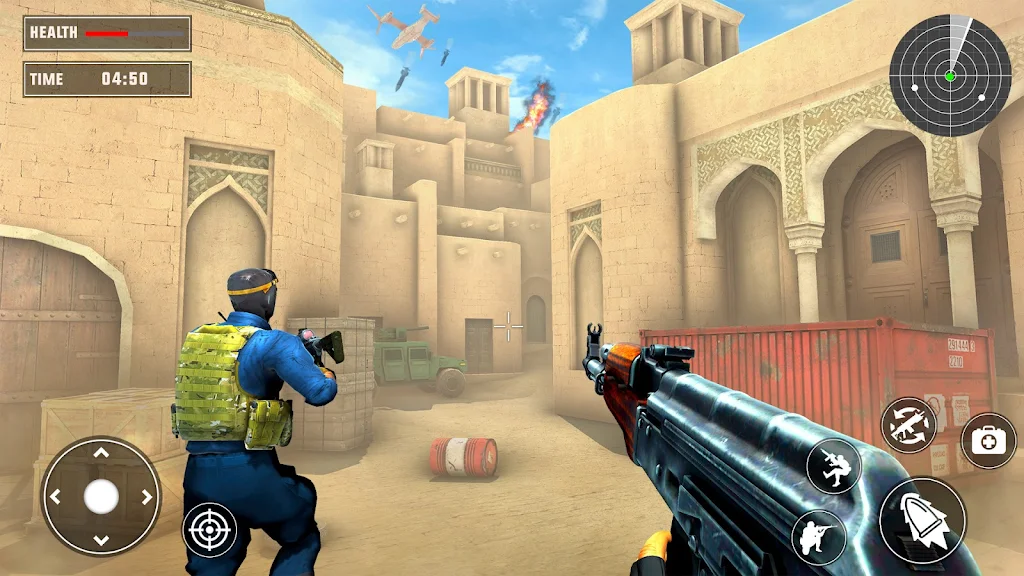
Task: Touch the white joystick center knob
Action: [101, 496]
